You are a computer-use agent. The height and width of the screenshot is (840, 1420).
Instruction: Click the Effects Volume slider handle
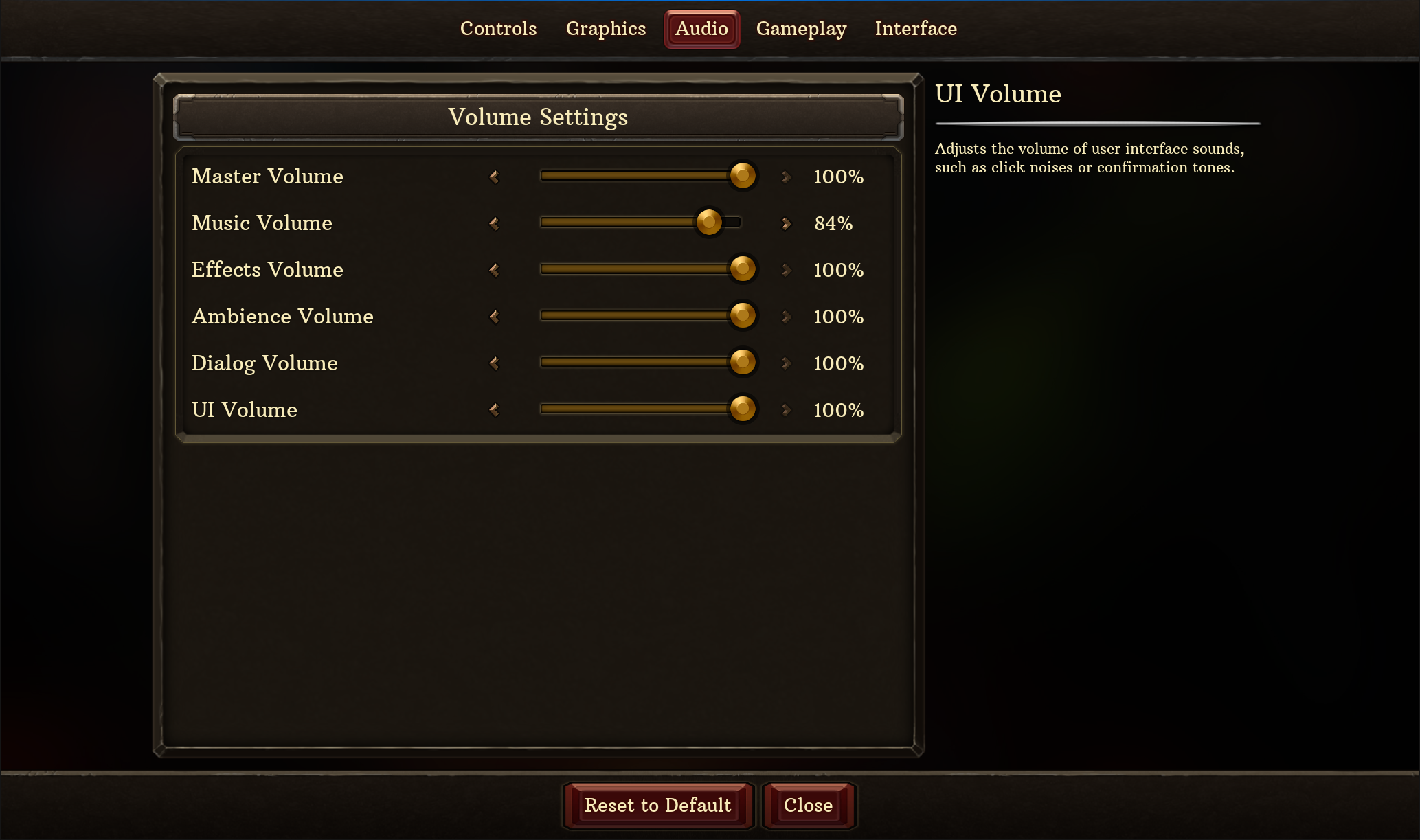click(742, 269)
